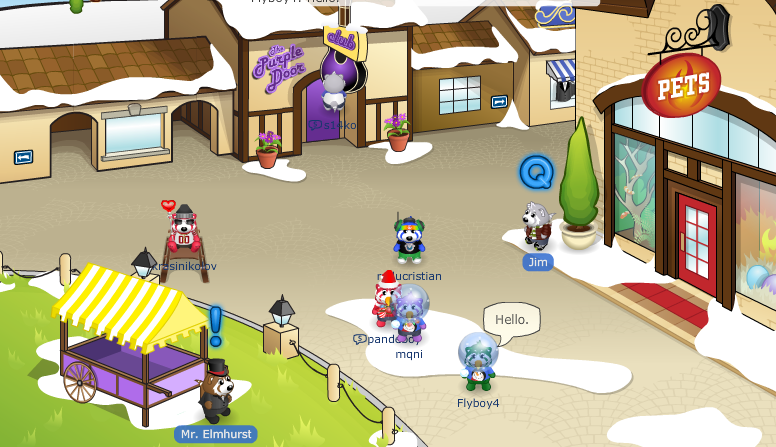Select the Mr. Elmhurst name tag
The width and height of the screenshot is (776, 447).
tap(215, 434)
